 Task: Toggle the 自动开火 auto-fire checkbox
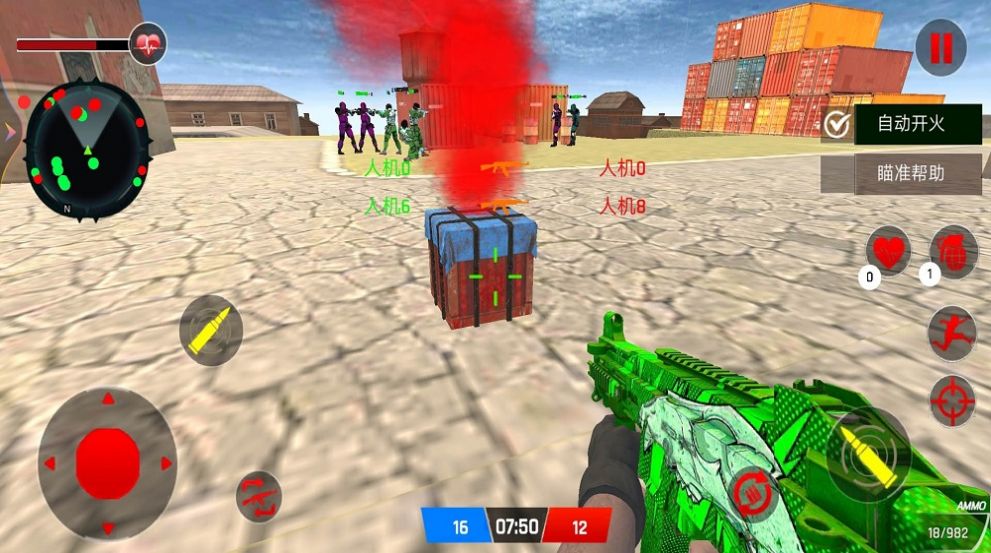(x=838, y=125)
